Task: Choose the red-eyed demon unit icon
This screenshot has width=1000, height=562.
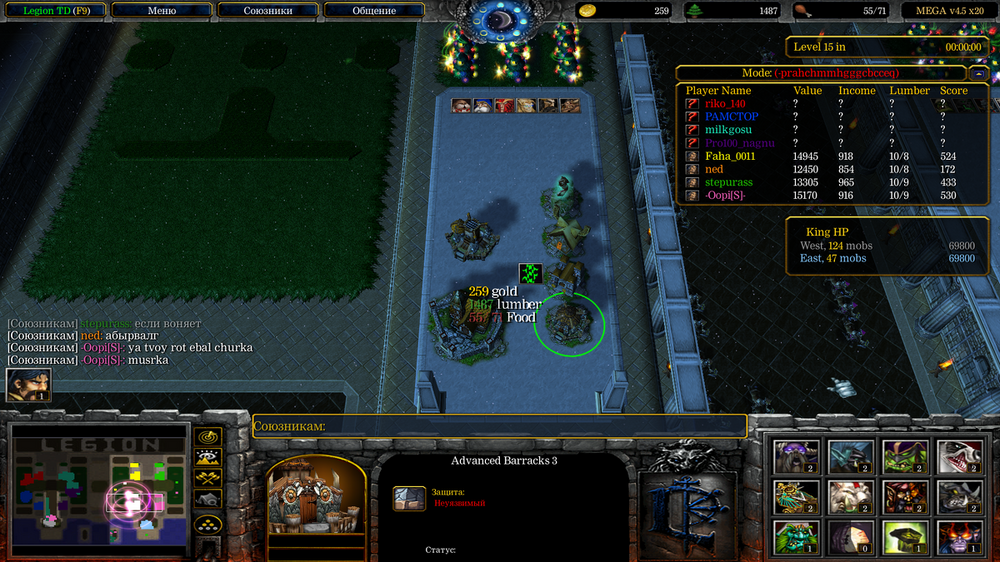Action: [x=958, y=537]
